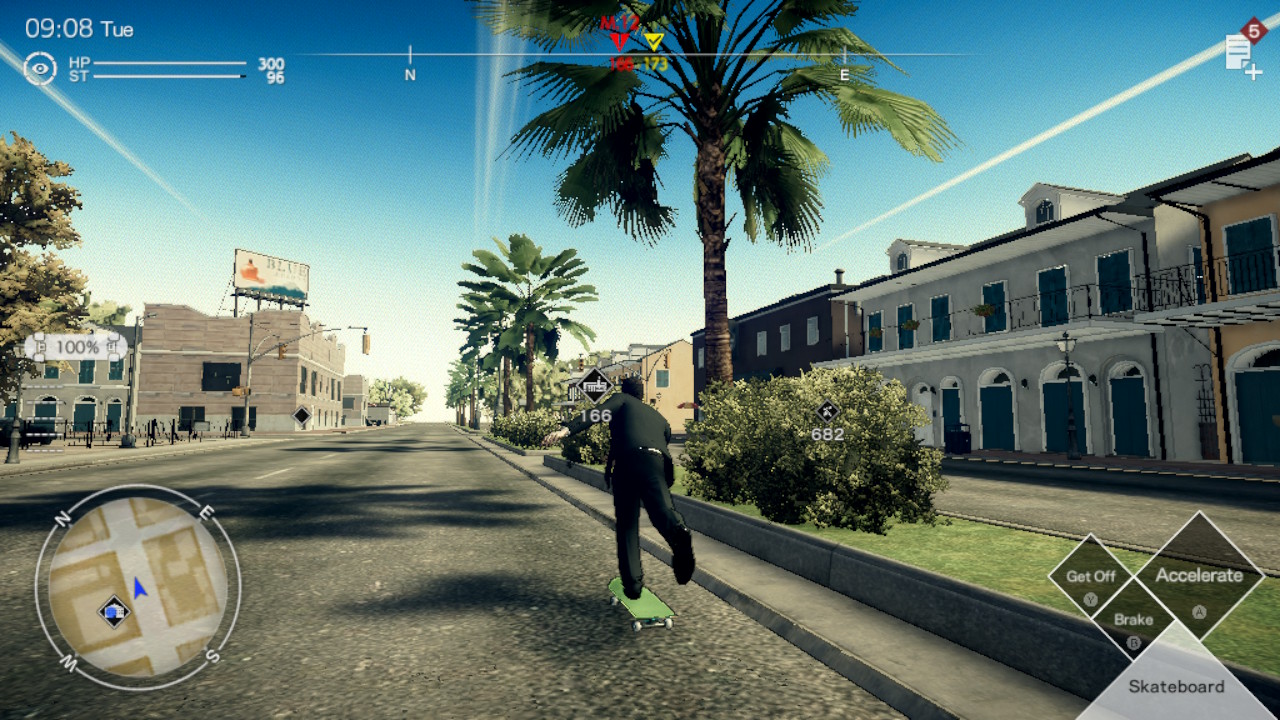This screenshot has width=1280, height=720.
Task: Select the red compass objective marker
Action: point(619,38)
